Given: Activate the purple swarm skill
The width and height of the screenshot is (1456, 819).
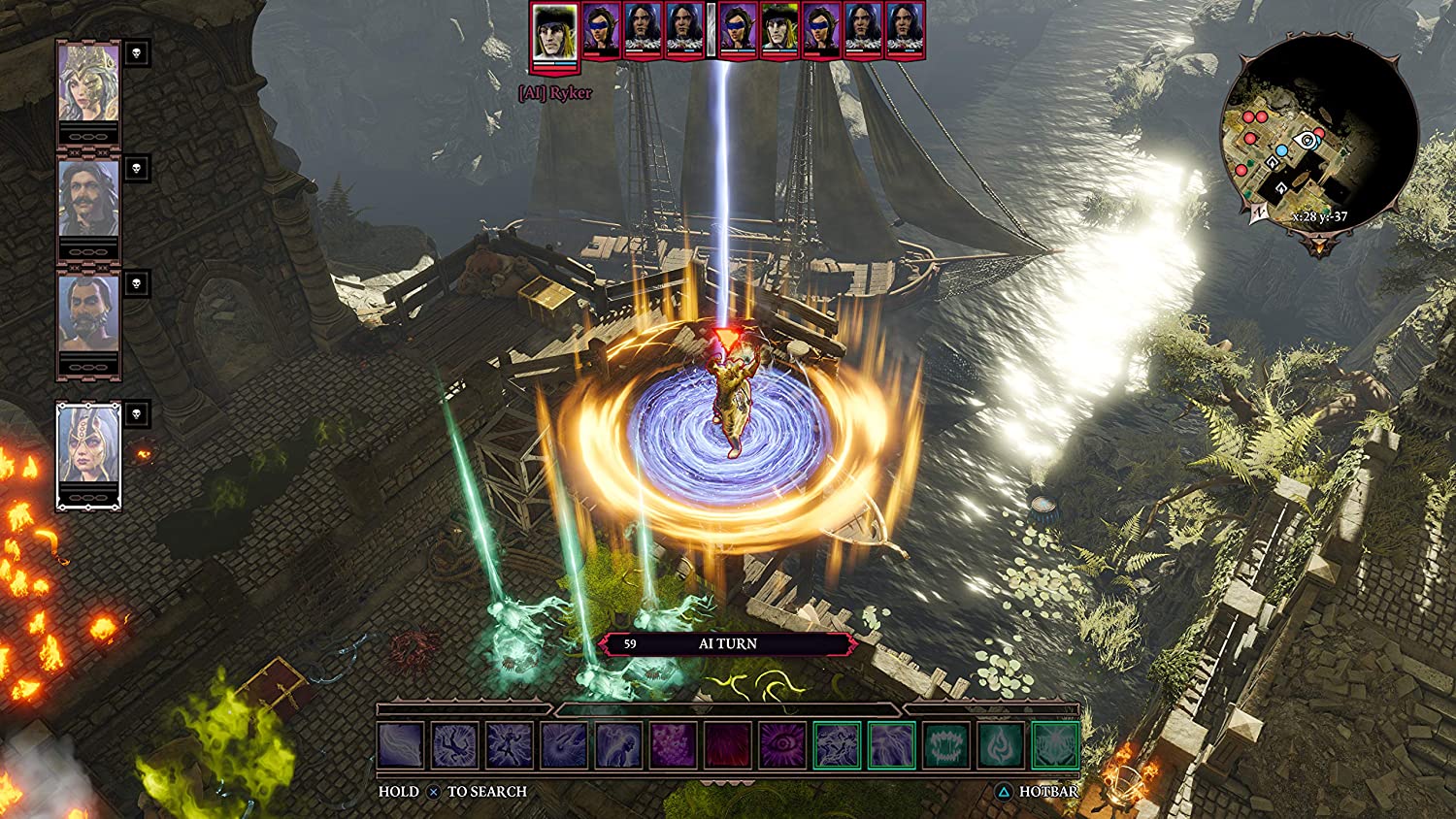Looking at the screenshot, I should [x=673, y=745].
